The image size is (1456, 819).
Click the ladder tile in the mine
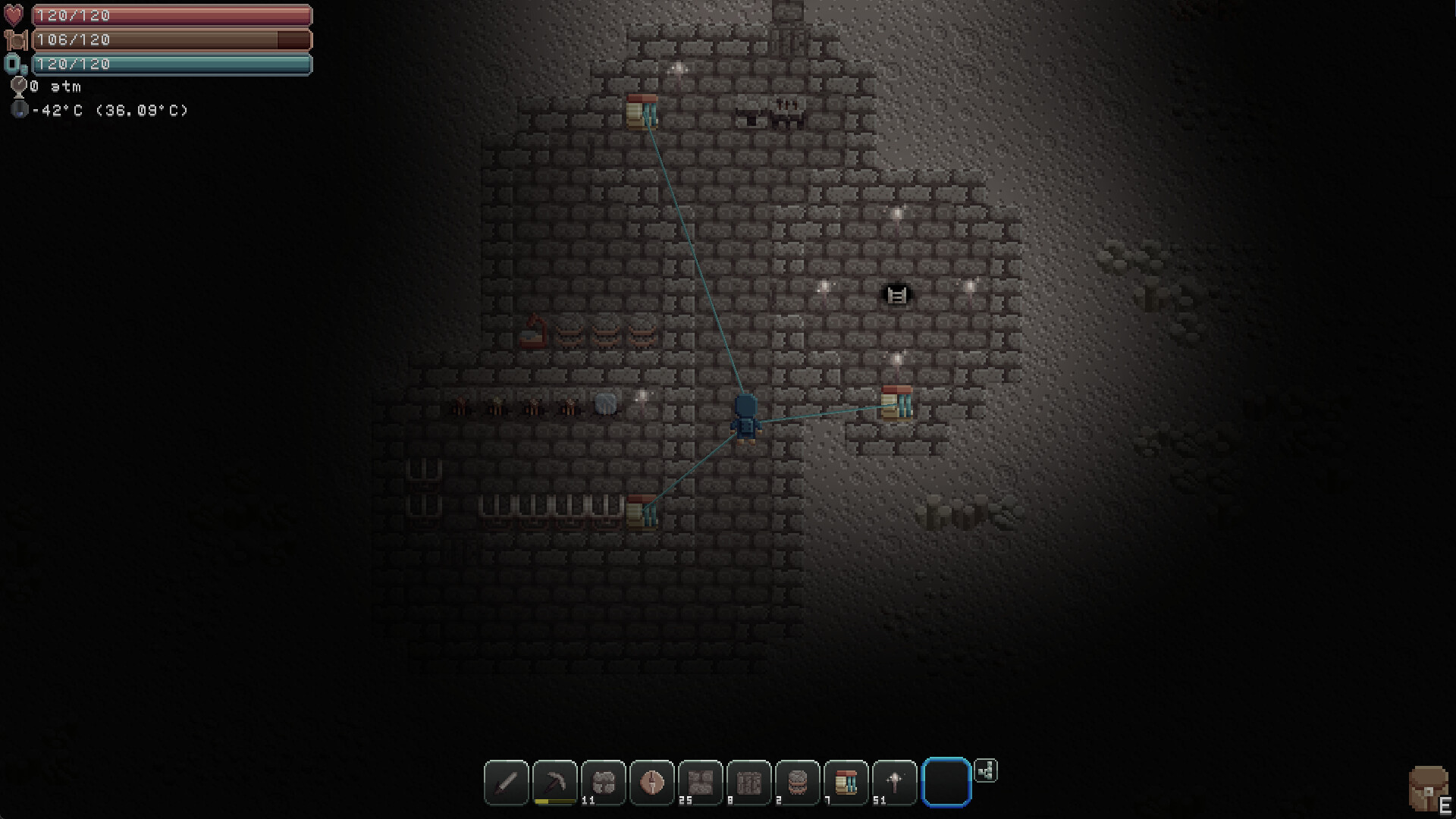(x=895, y=295)
